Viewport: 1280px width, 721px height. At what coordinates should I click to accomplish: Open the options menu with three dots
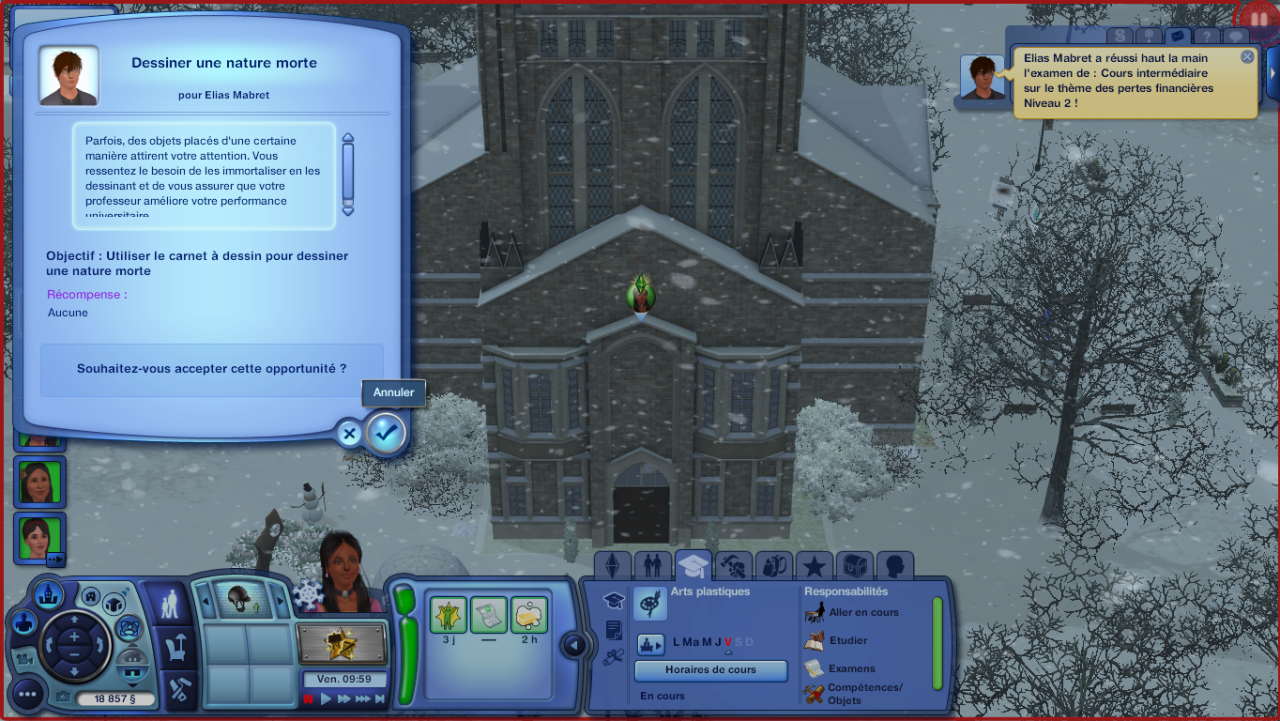click(27, 692)
